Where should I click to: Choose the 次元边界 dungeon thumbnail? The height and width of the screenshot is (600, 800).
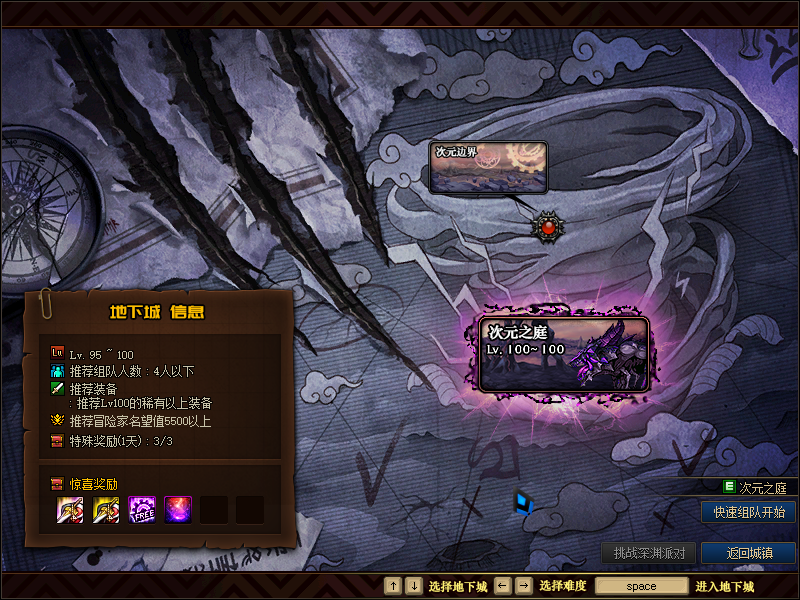tap(489, 166)
